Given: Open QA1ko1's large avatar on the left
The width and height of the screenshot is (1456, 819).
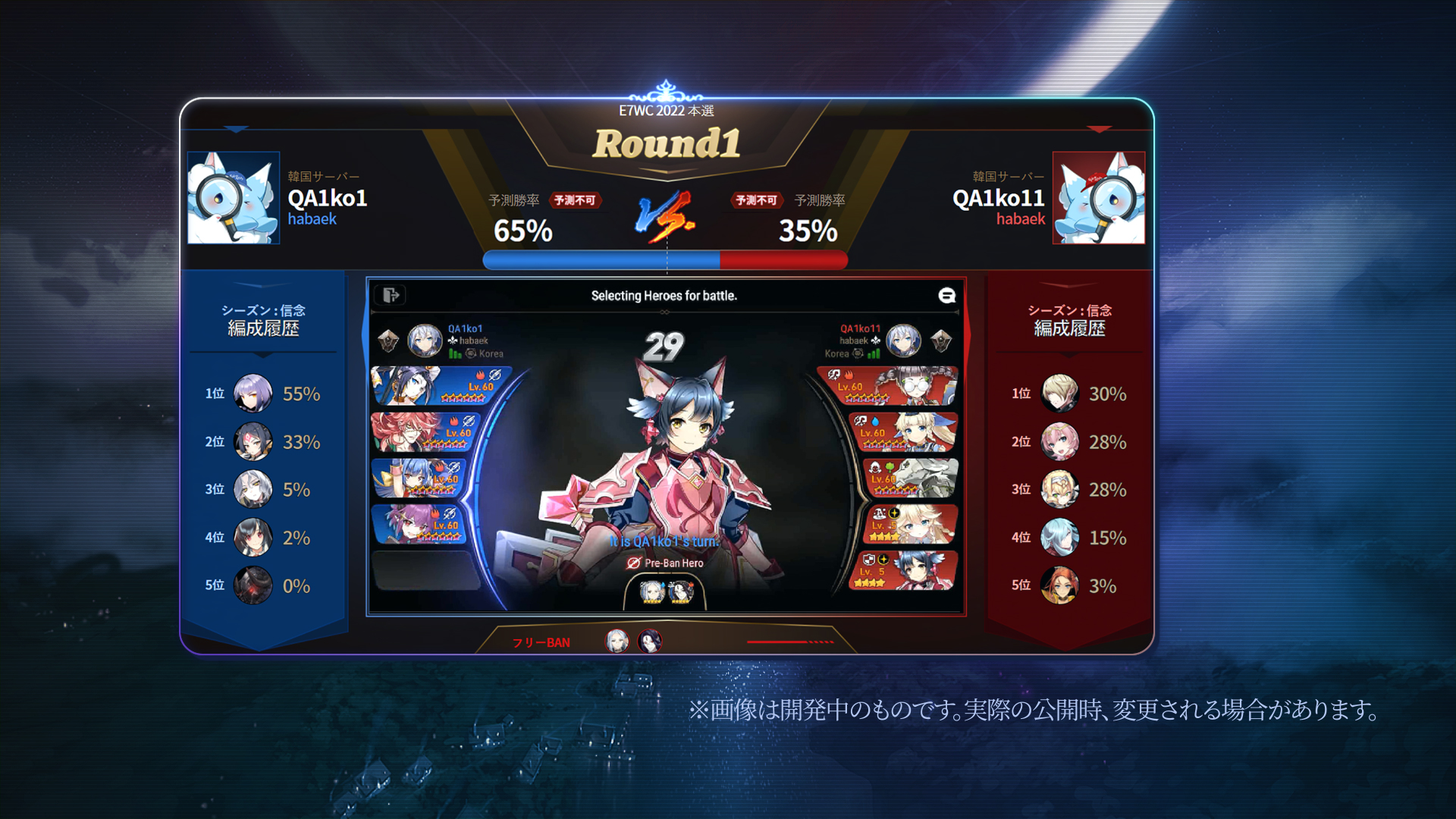Looking at the screenshot, I should click(x=234, y=198).
